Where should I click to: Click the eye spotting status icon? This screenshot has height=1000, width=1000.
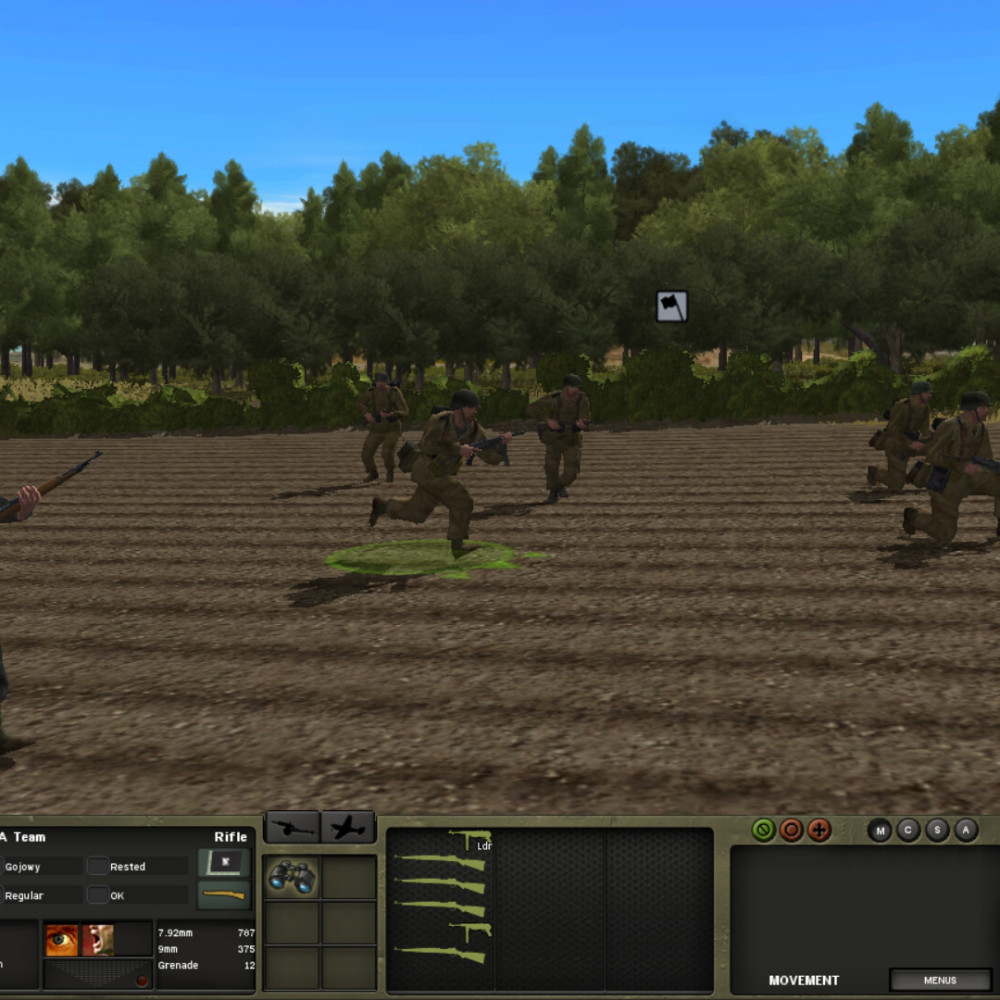62,940
